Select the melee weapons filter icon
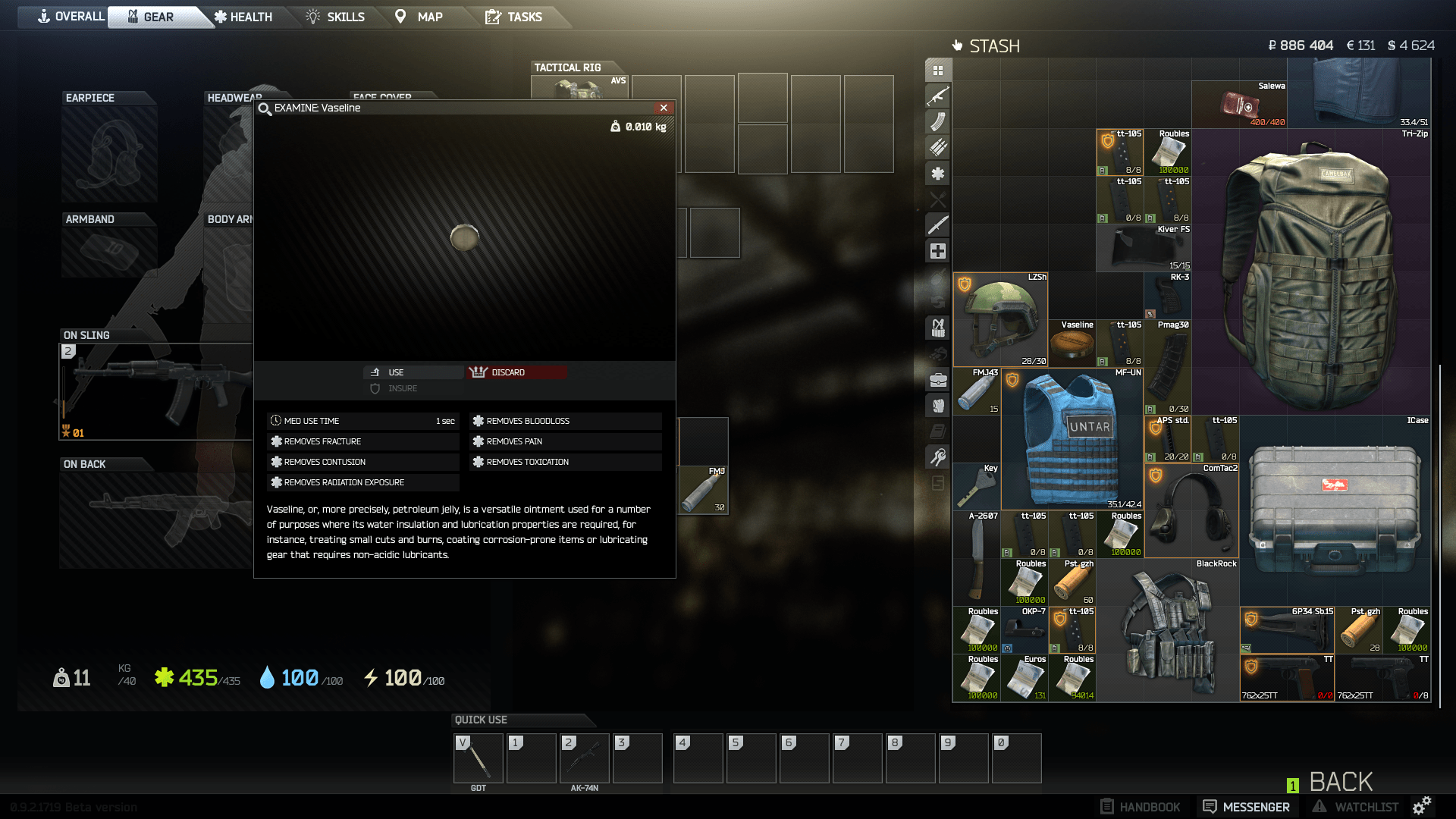Image resolution: width=1456 pixels, height=819 pixels. [x=938, y=225]
